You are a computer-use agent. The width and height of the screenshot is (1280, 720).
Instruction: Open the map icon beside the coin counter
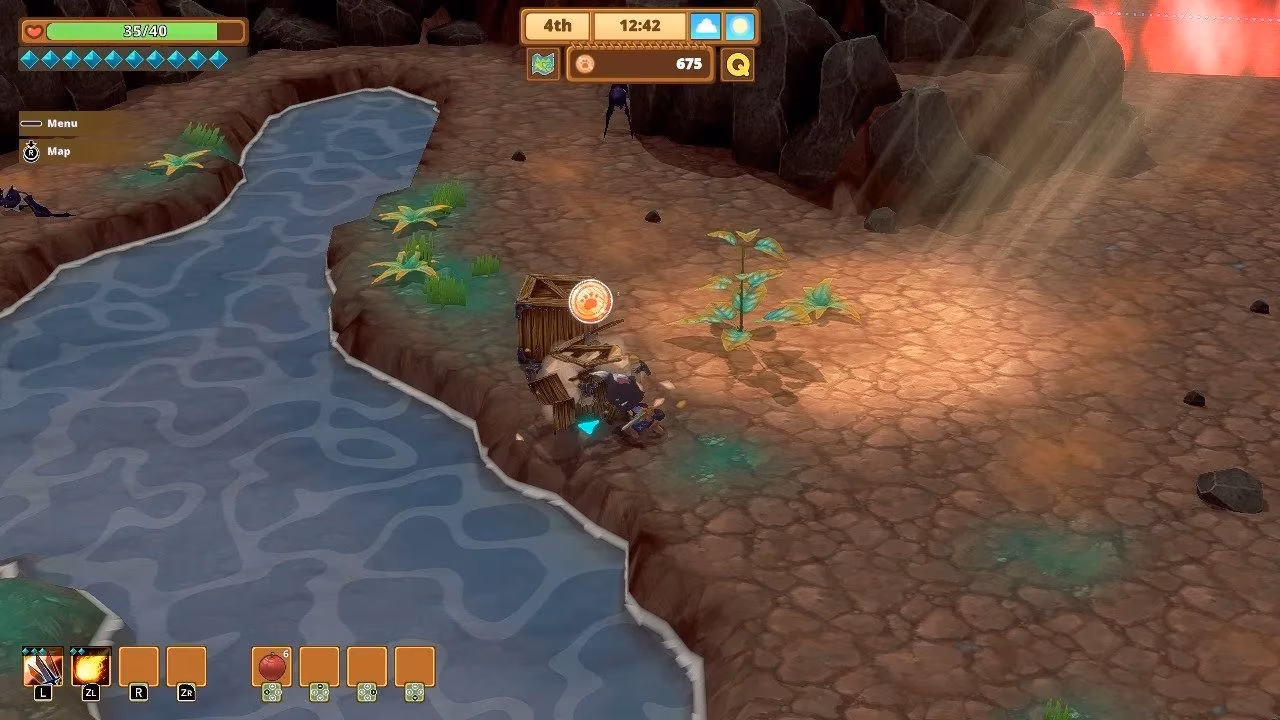(x=543, y=64)
